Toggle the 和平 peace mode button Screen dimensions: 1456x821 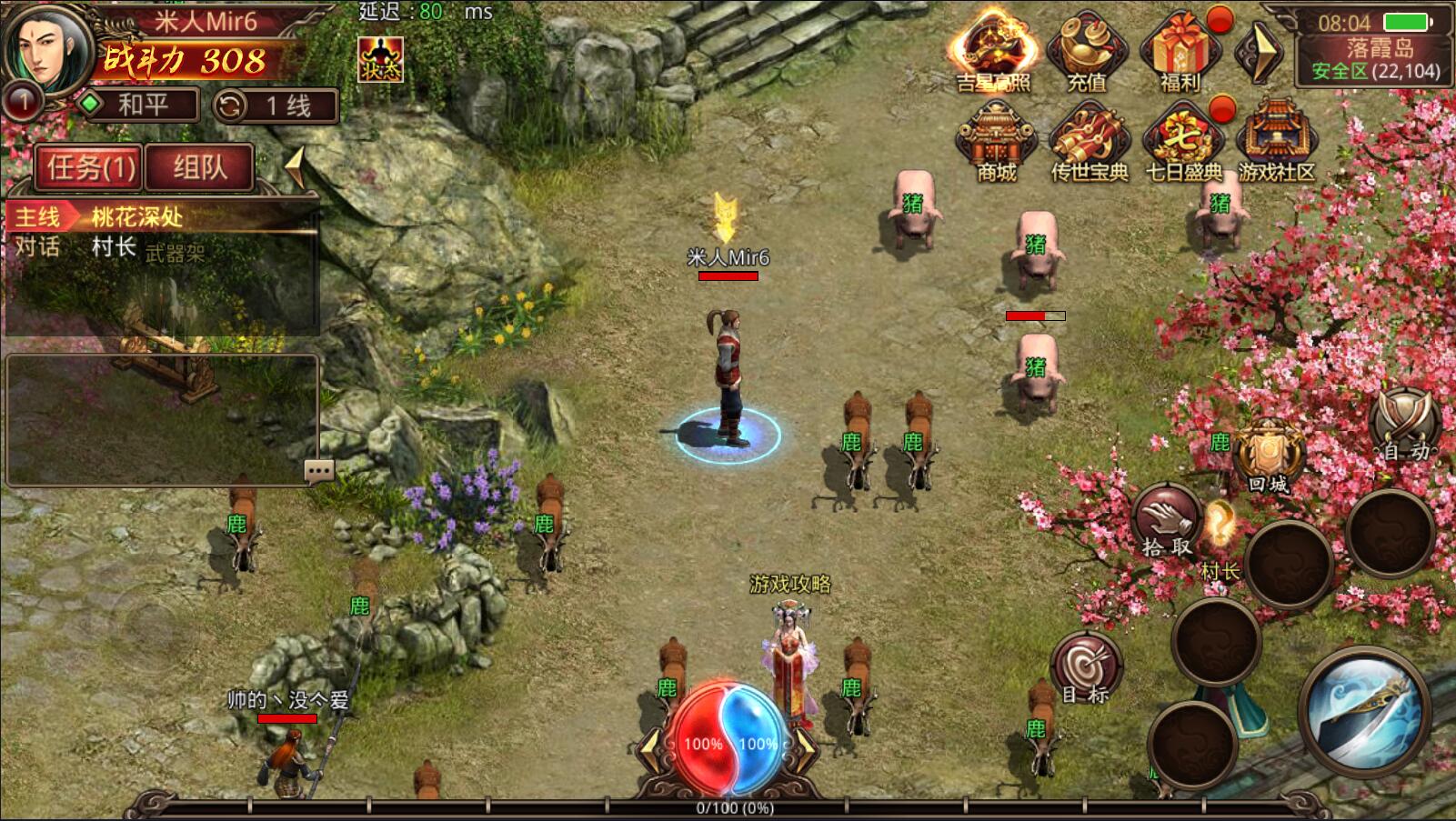[x=140, y=105]
